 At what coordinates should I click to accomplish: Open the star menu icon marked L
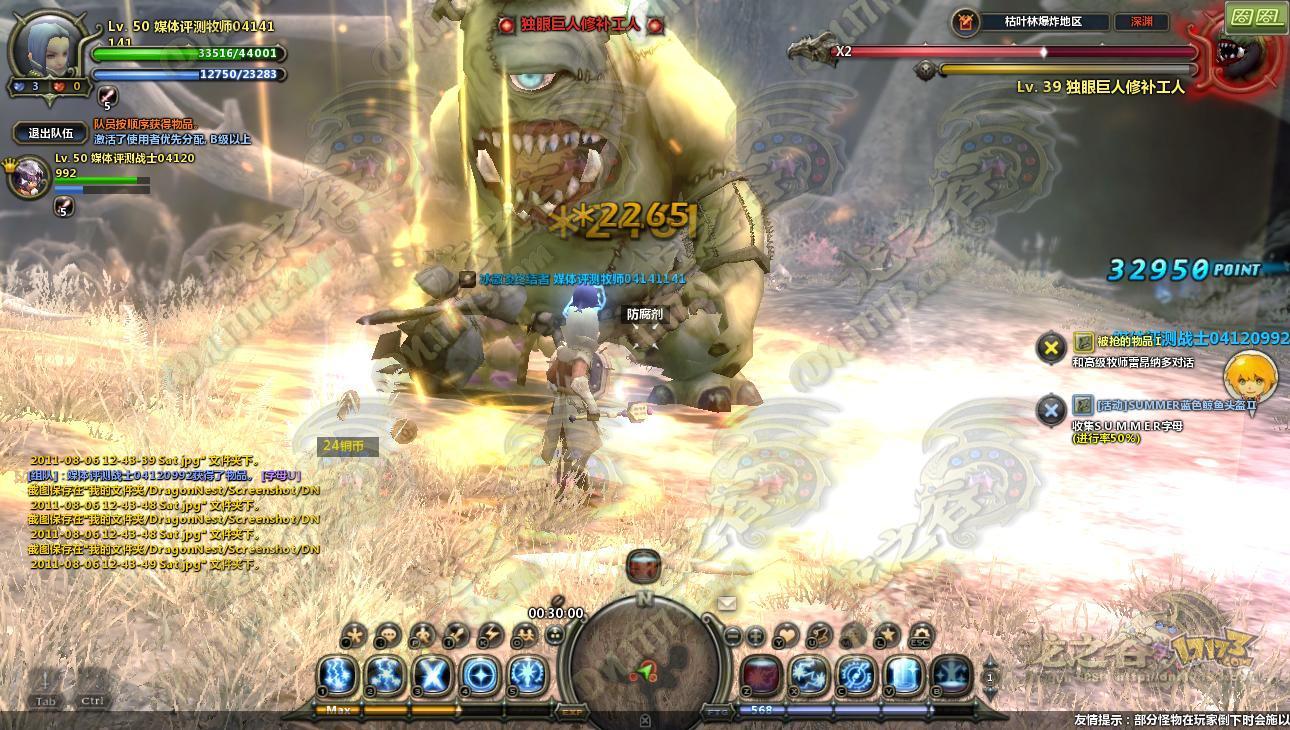[886, 635]
